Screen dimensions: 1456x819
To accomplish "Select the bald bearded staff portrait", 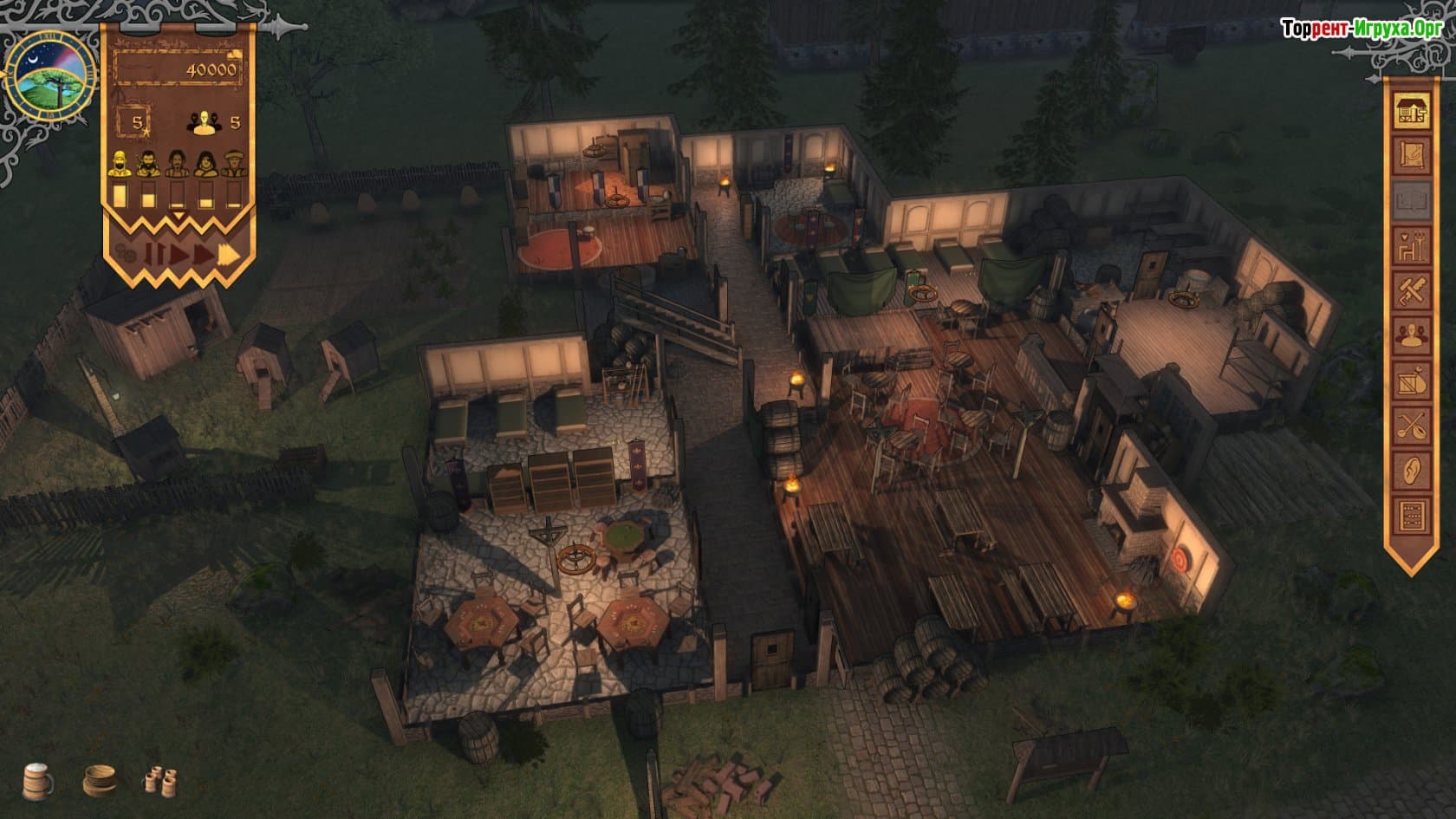I will coord(120,163).
